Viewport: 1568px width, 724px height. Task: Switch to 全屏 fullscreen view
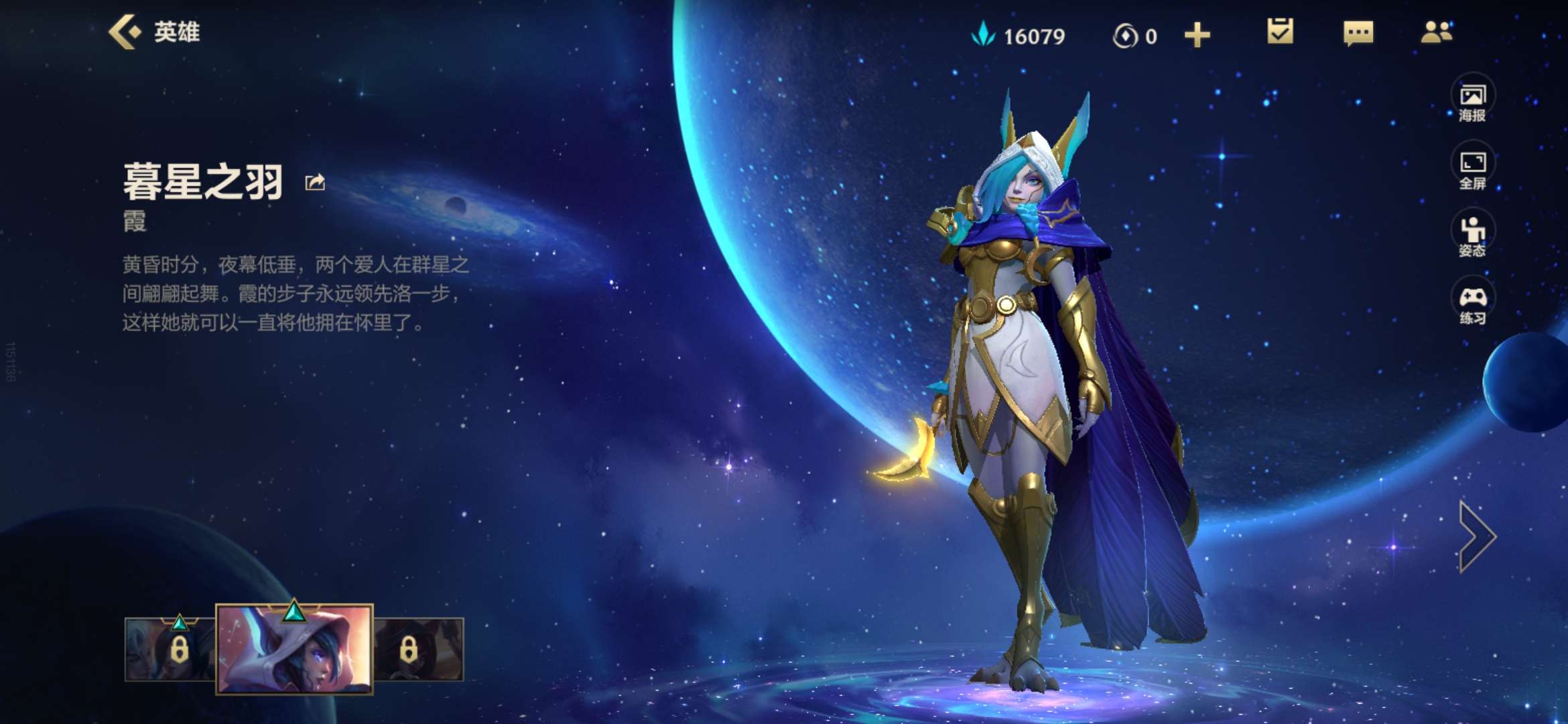point(1472,168)
